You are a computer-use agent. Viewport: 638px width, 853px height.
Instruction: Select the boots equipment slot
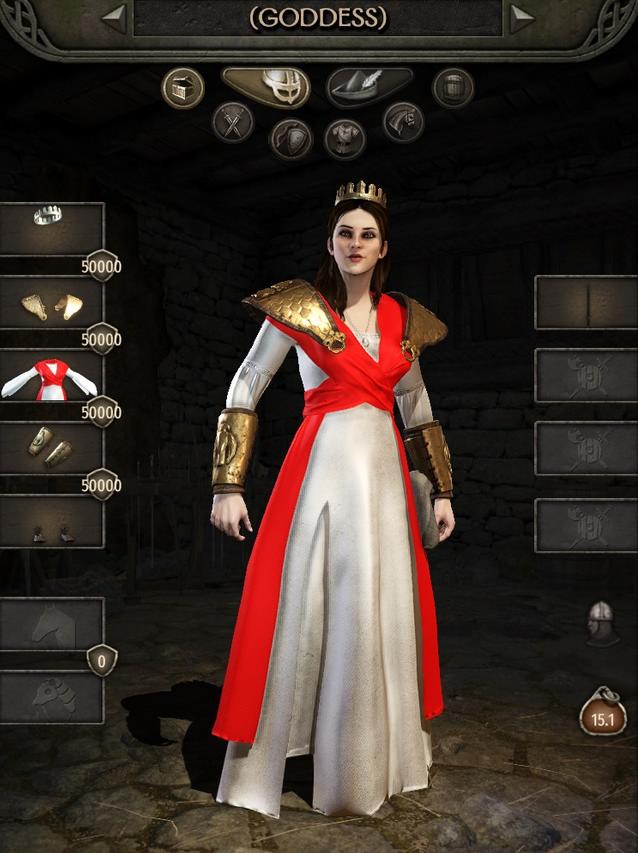coord(52,522)
